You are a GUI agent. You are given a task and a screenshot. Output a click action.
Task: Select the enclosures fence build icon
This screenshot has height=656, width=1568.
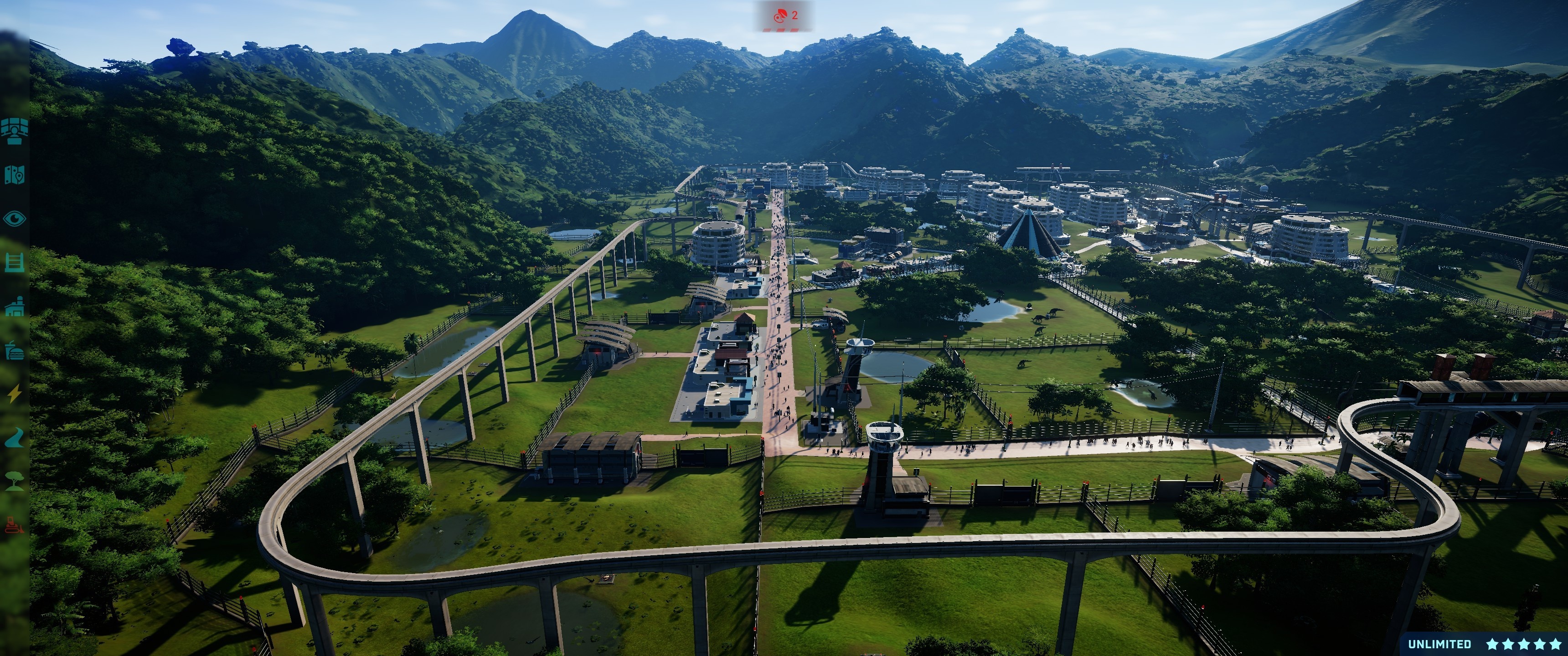point(14,262)
